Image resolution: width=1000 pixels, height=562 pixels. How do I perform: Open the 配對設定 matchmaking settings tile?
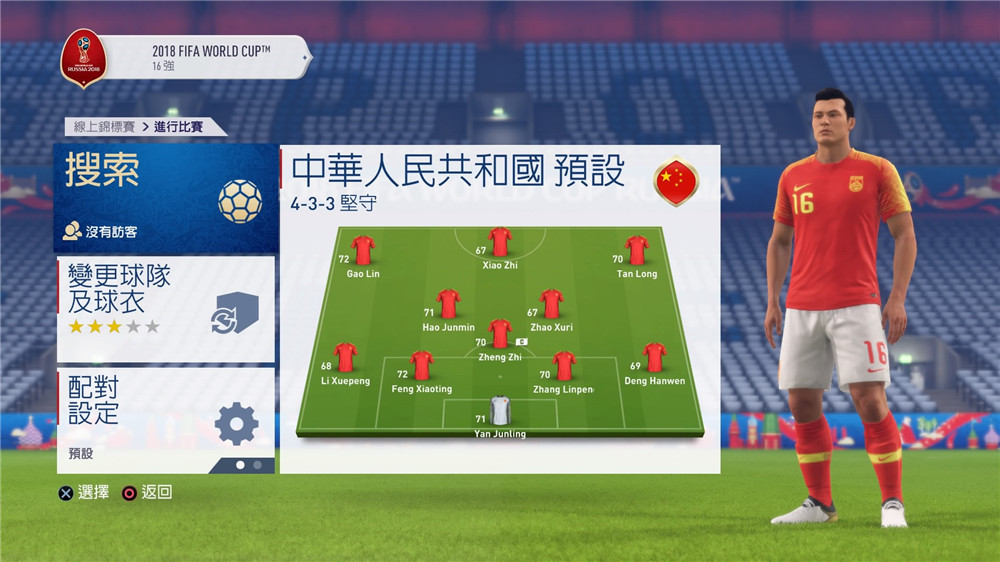[x=165, y=418]
